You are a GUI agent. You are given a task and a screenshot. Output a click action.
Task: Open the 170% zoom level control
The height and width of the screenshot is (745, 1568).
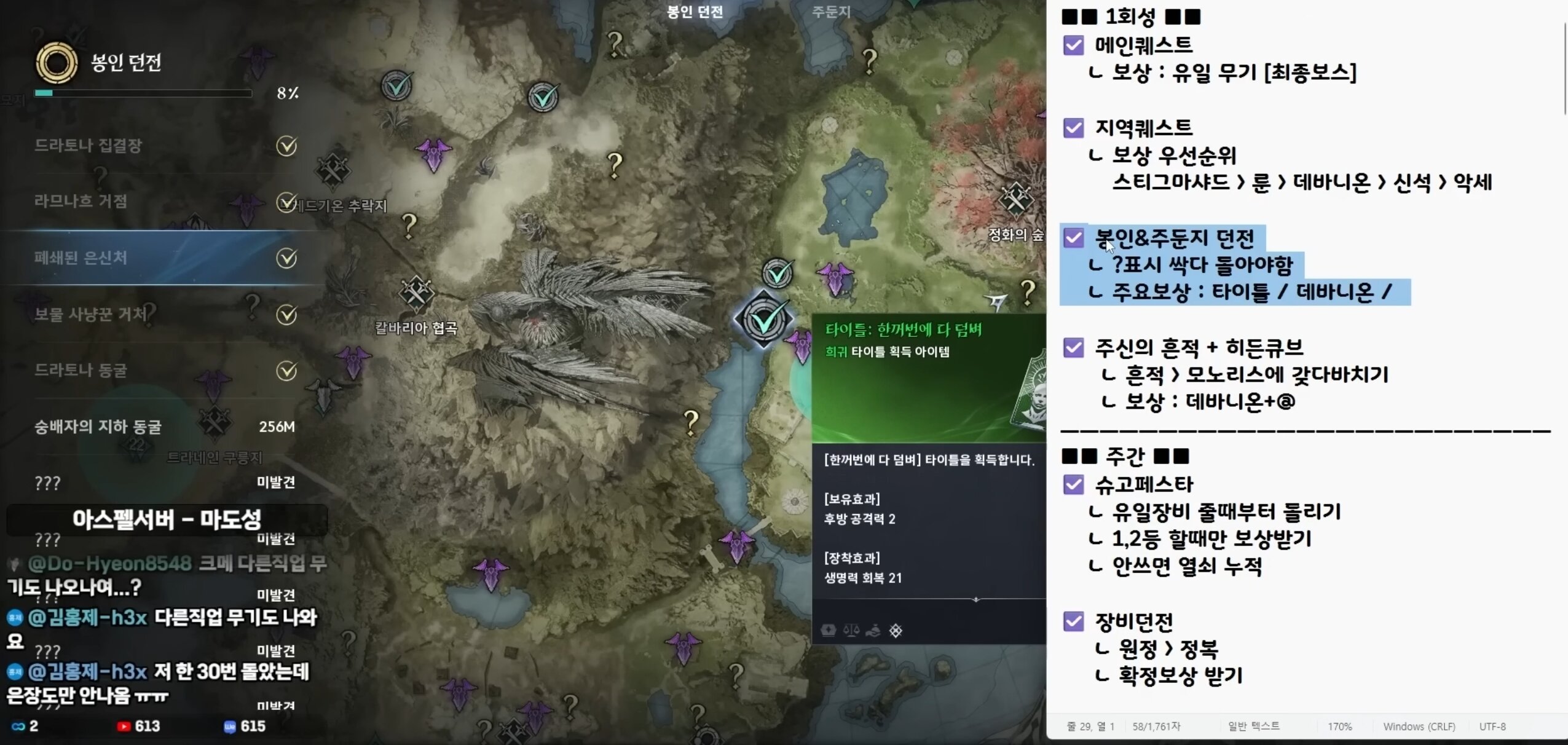[x=1339, y=727]
